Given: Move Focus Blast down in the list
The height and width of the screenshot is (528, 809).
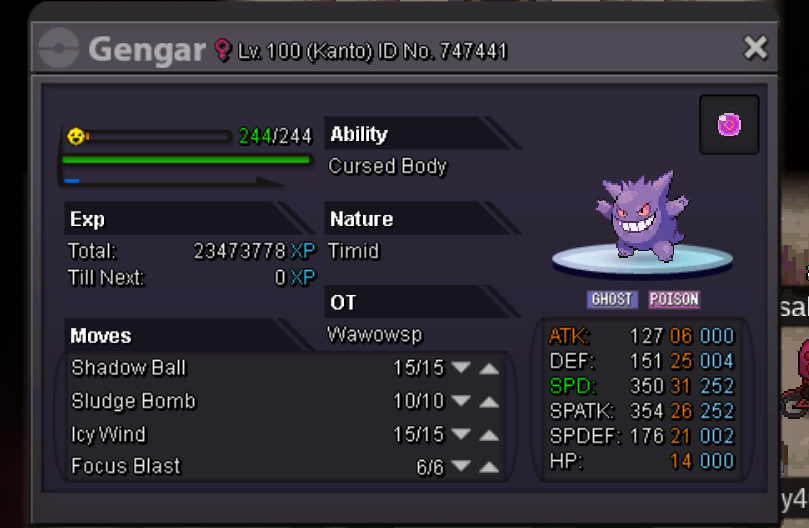Looking at the screenshot, I should (460, 467).
